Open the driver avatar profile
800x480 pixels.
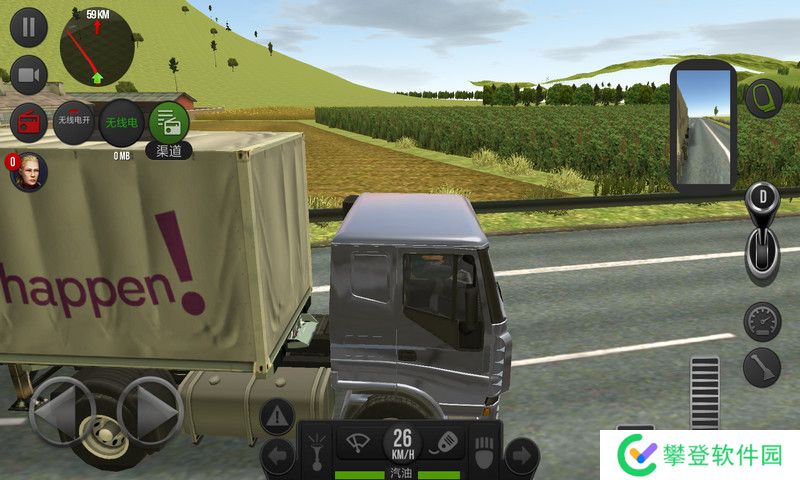coord(29,171)
